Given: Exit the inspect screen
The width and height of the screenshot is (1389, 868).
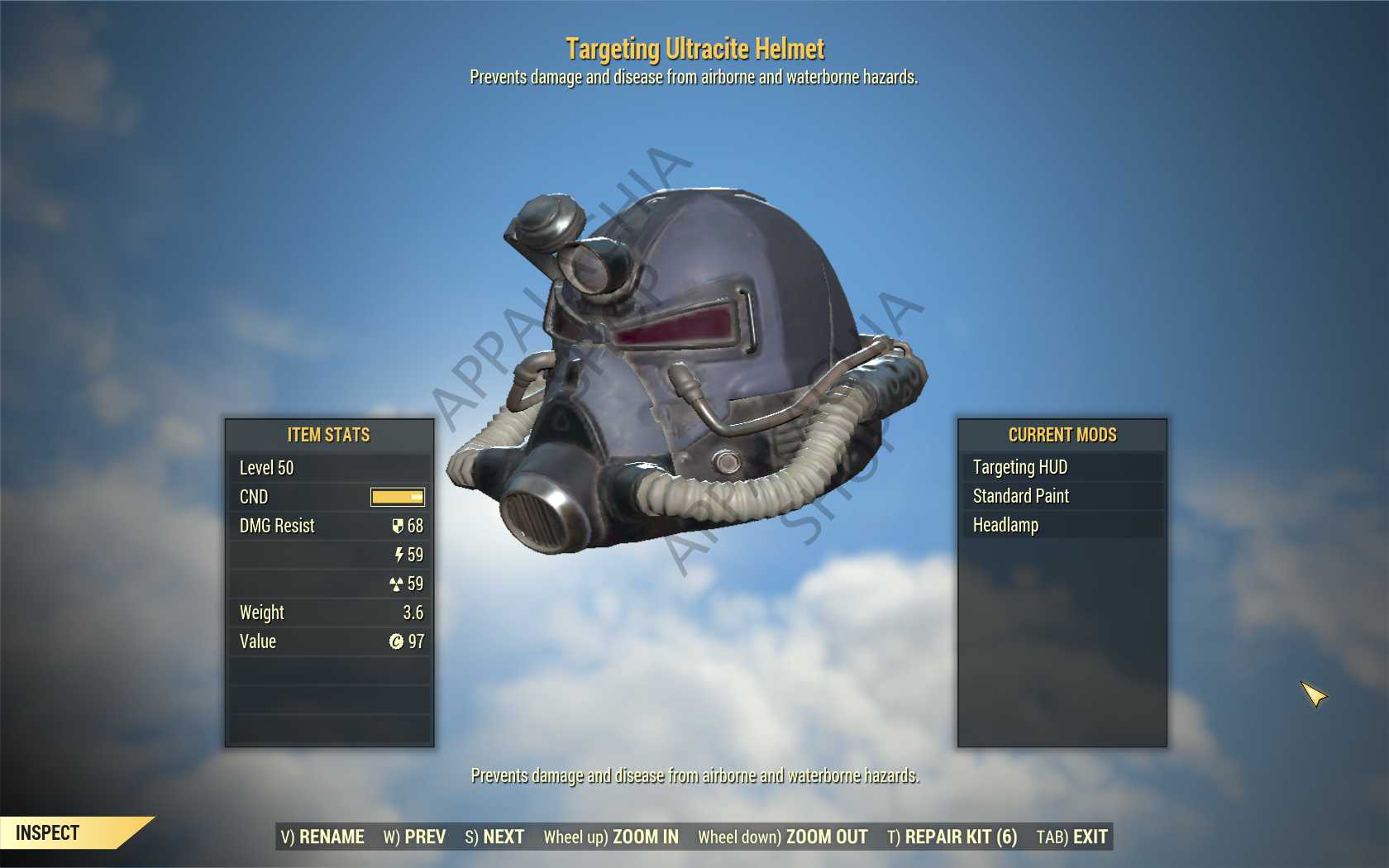Looking at the screenshot, I should (x=1072, y=837).
